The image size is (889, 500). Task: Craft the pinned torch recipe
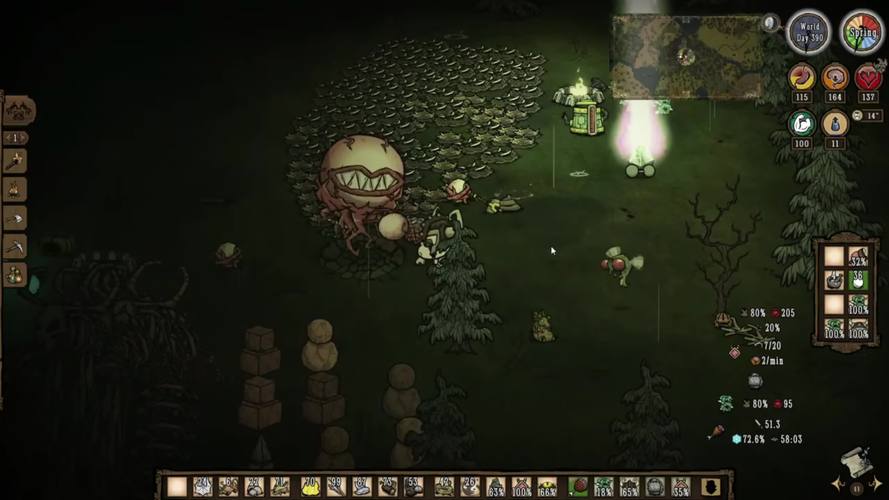[15, 160]
